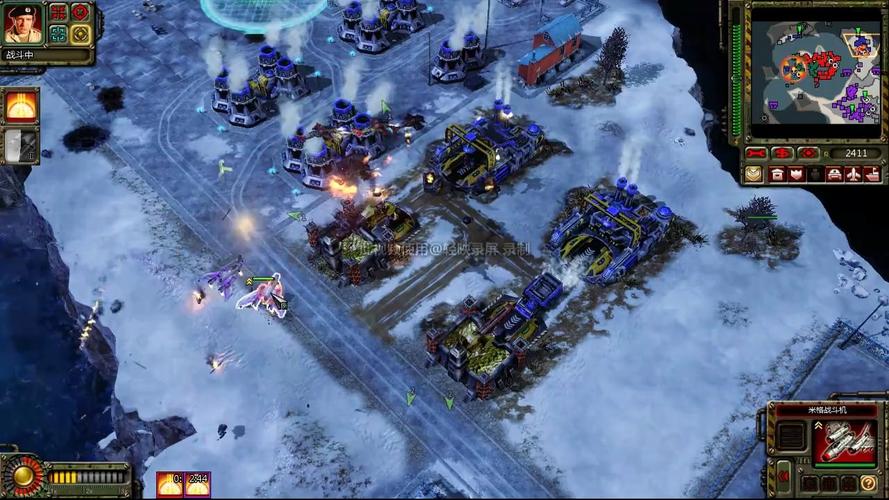This screenshot has width=889, height=500.
Task: Choose the red four-arrow stance button
Action: coord(58,12)
